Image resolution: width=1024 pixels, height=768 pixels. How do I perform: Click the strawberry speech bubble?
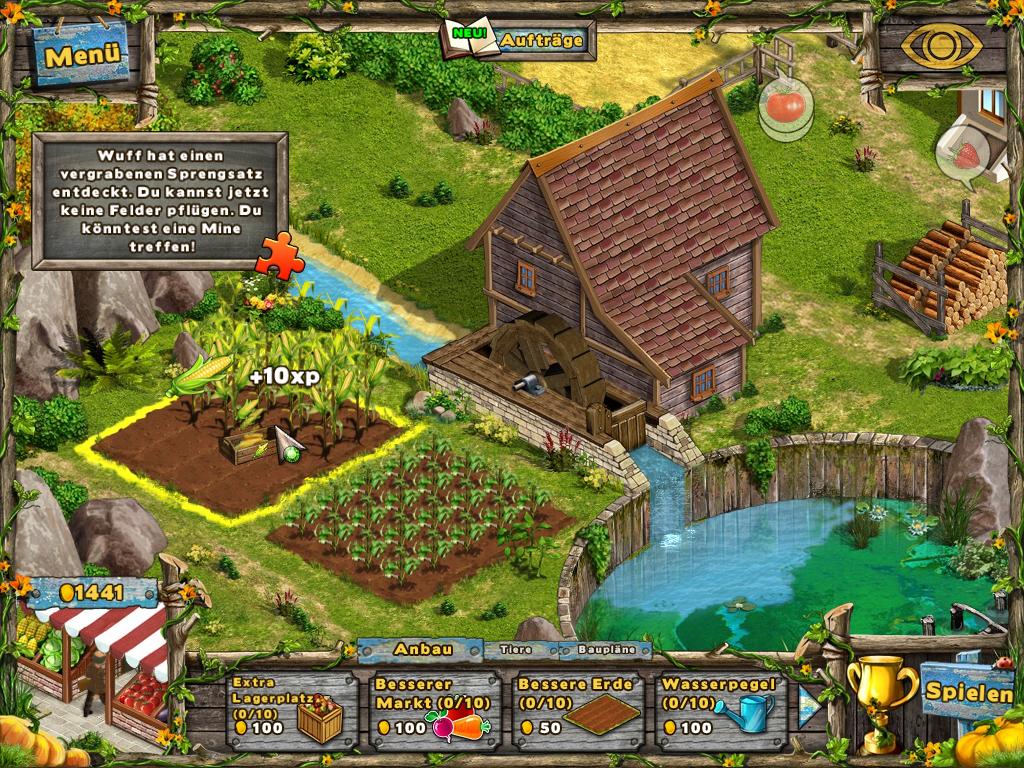tap(964, 155)
